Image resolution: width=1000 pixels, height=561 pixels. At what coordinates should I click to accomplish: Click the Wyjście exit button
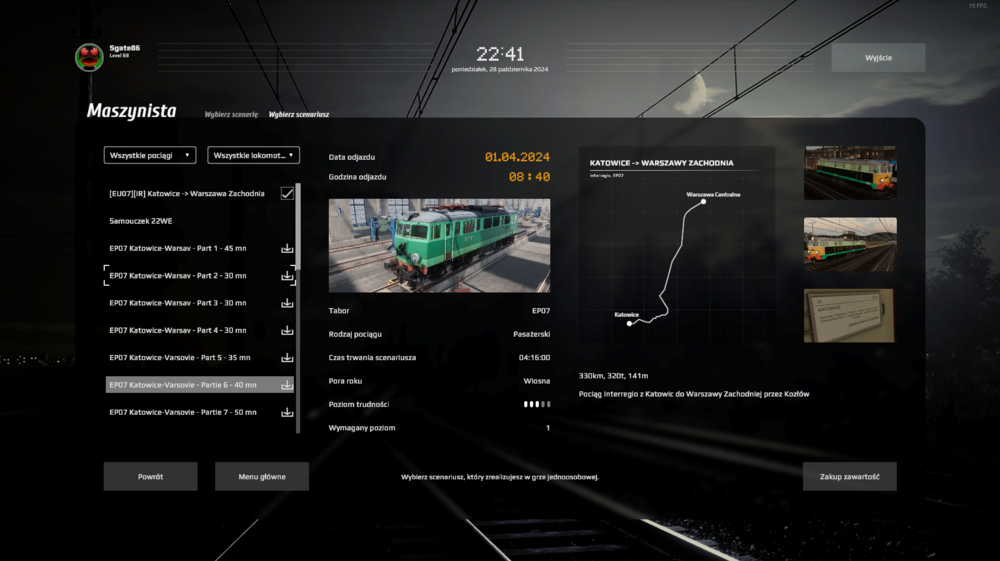[x=878, y=58]
